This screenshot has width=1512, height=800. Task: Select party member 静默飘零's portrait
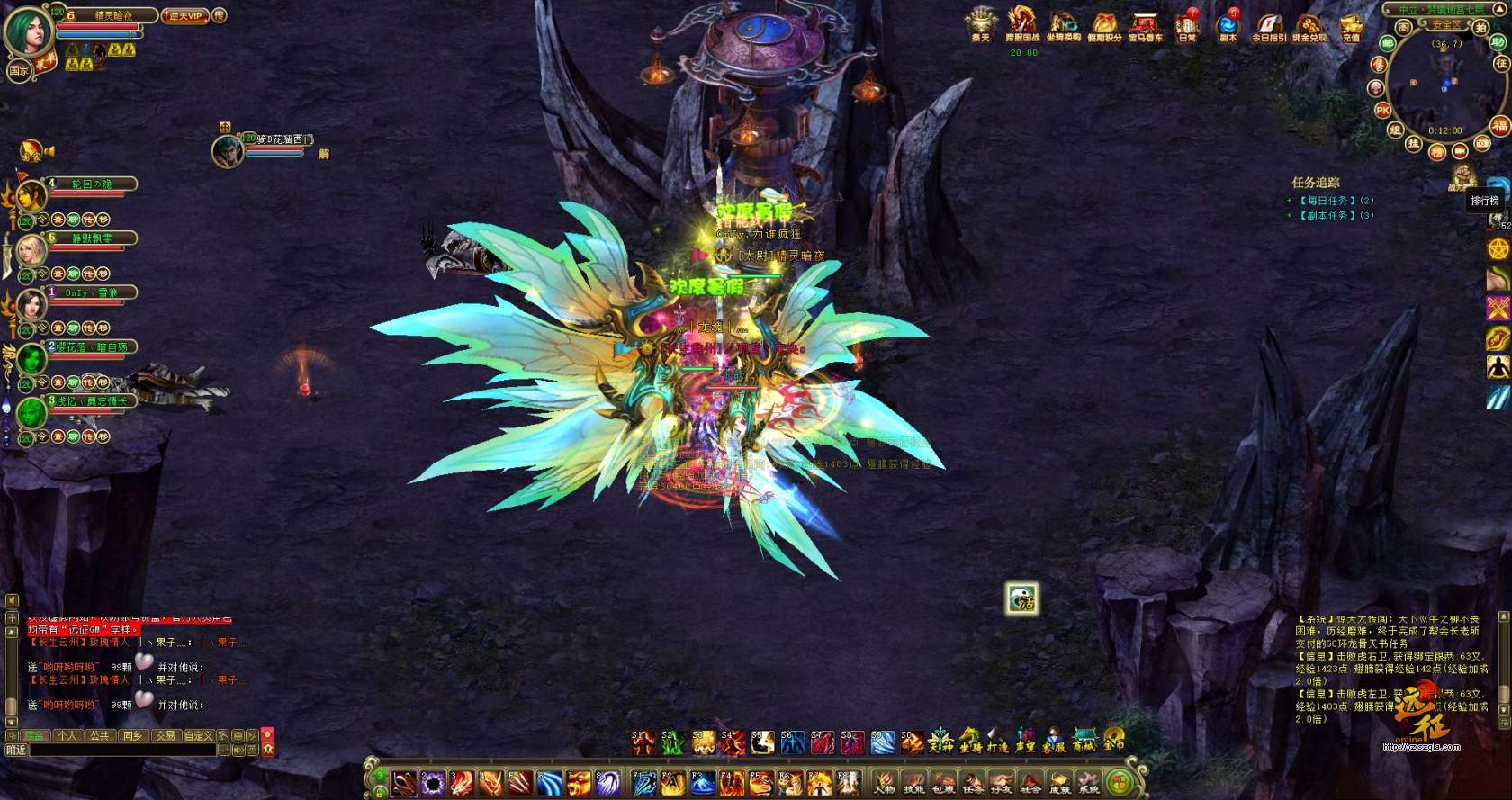click(31, 249)
